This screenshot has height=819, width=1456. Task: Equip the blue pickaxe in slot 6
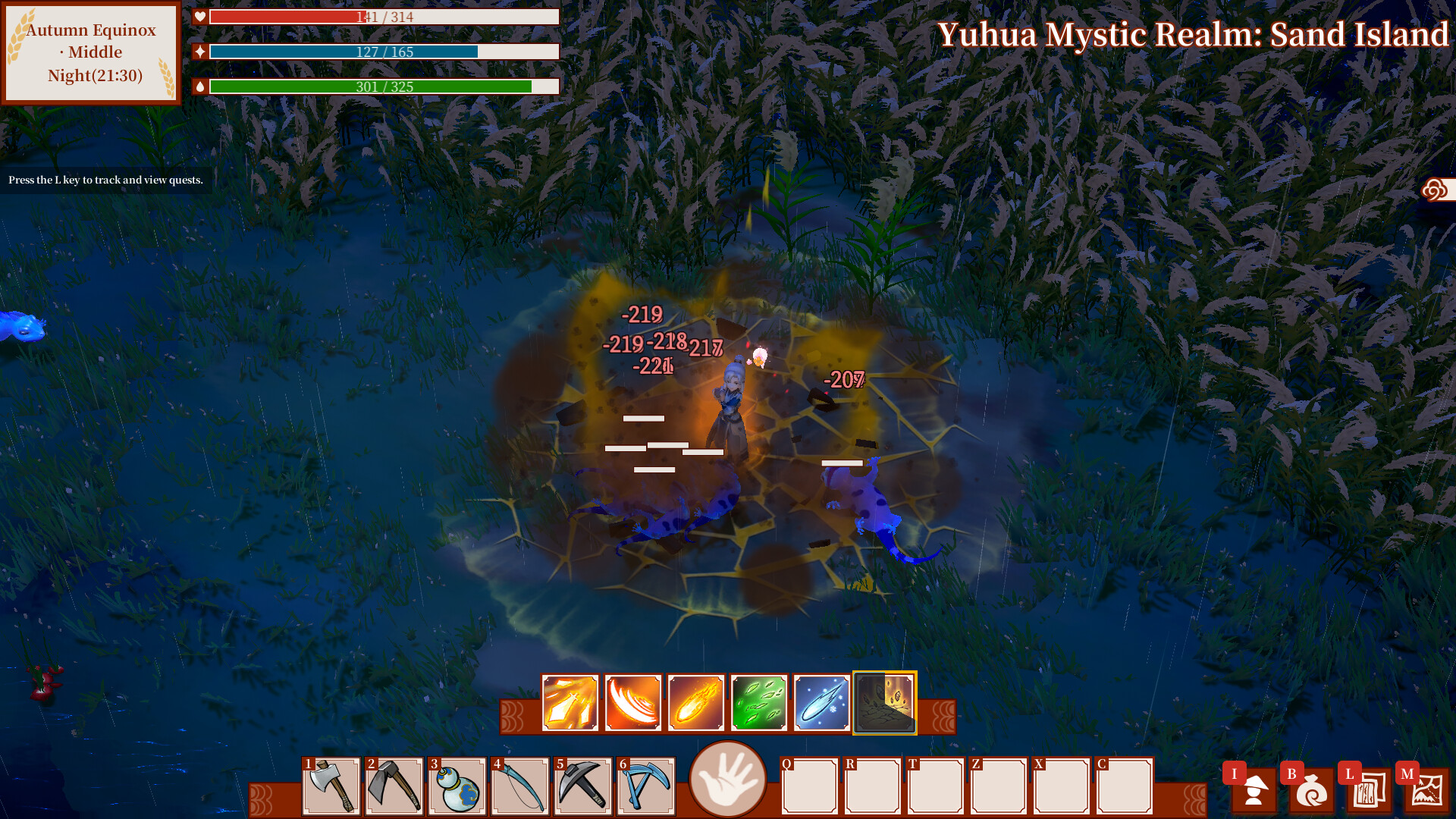pos(646,785)
